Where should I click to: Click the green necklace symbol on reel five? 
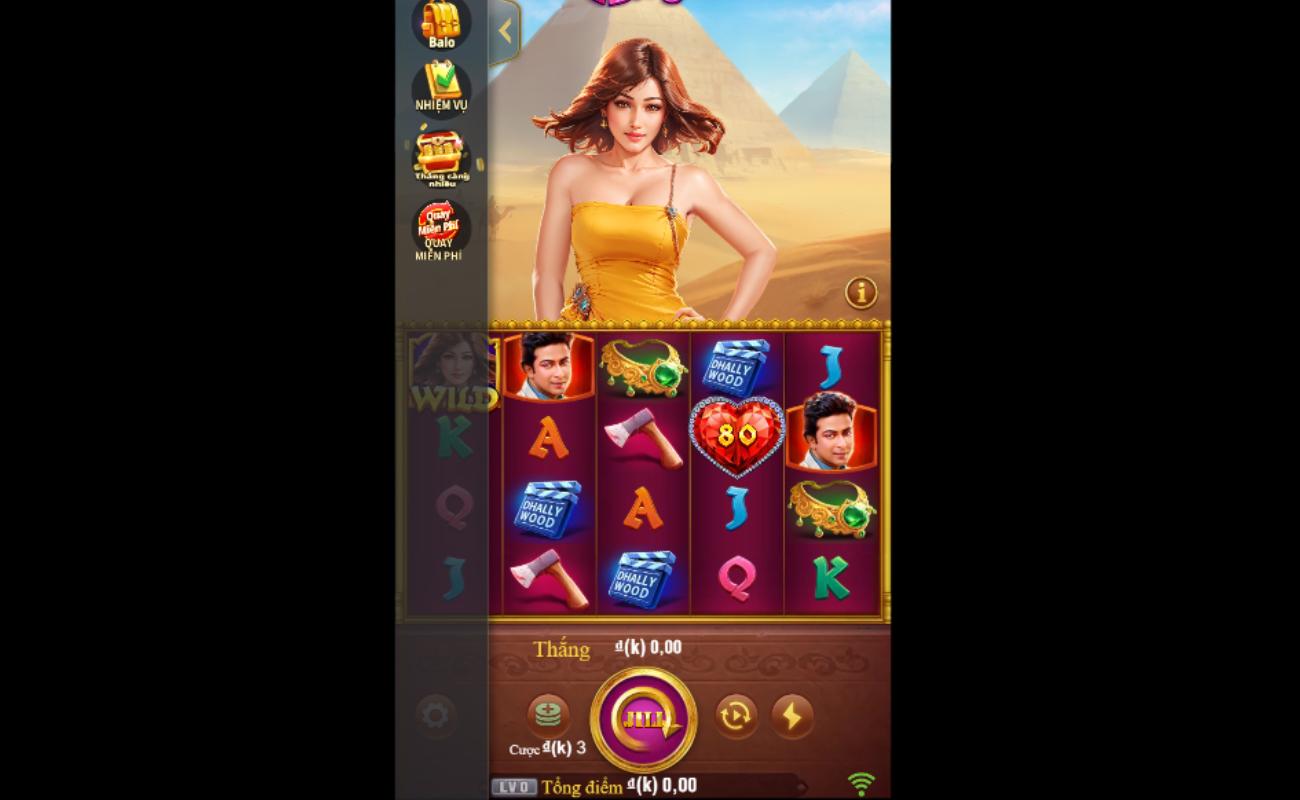pyautogui.click(x=831, y=508)
